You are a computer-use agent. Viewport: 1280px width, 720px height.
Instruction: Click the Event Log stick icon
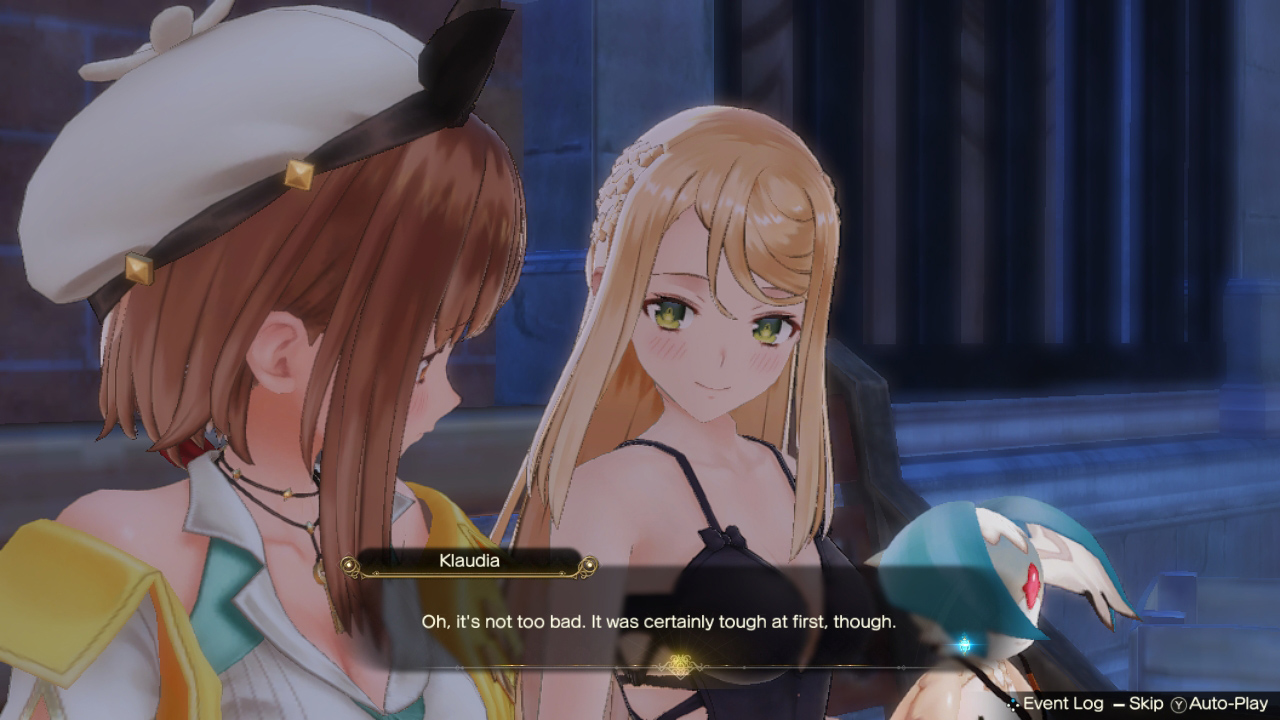[x=1012, y=702]
